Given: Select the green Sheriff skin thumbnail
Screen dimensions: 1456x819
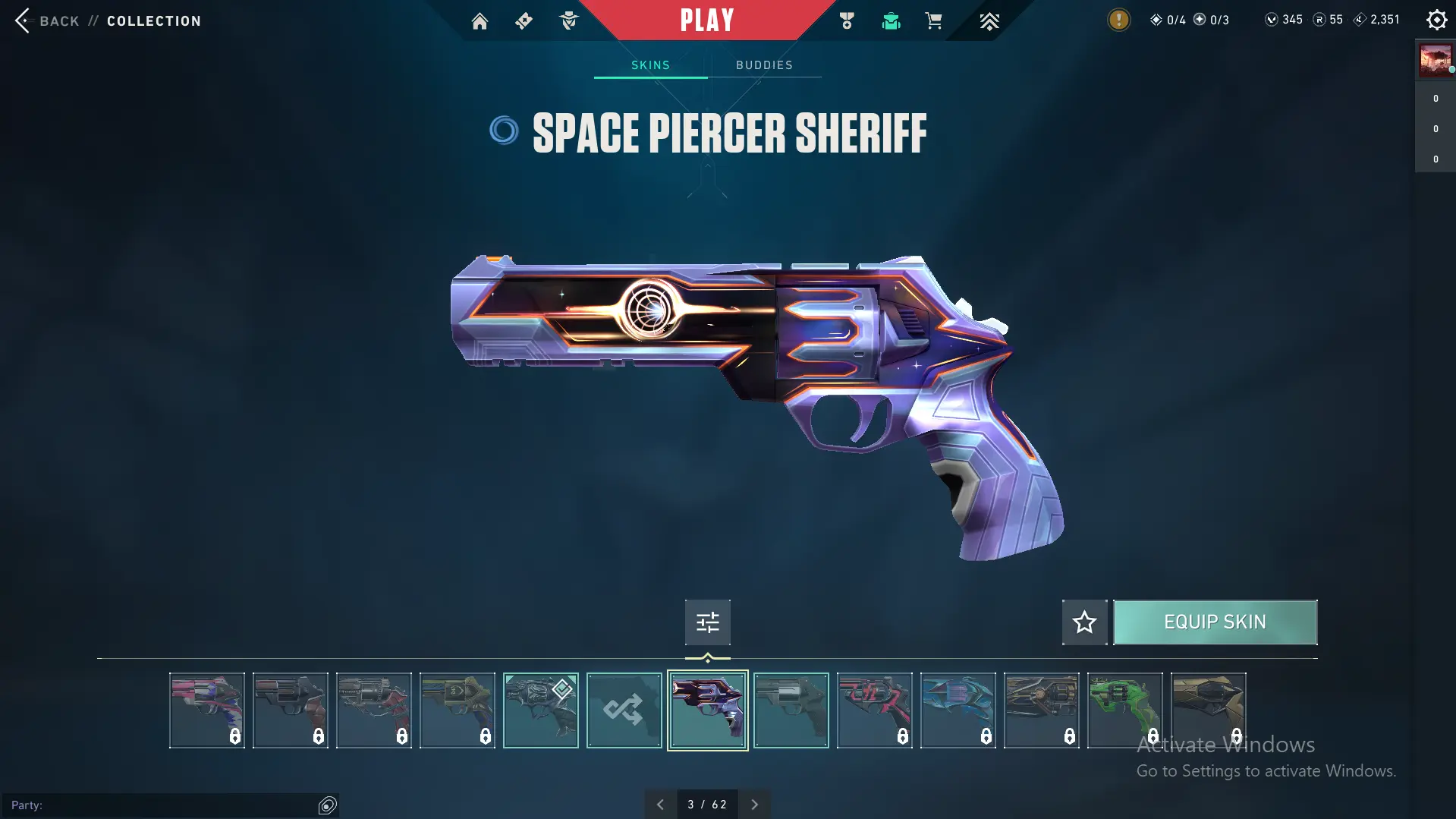Looking at the screenshot, I should click(1124, 710).
